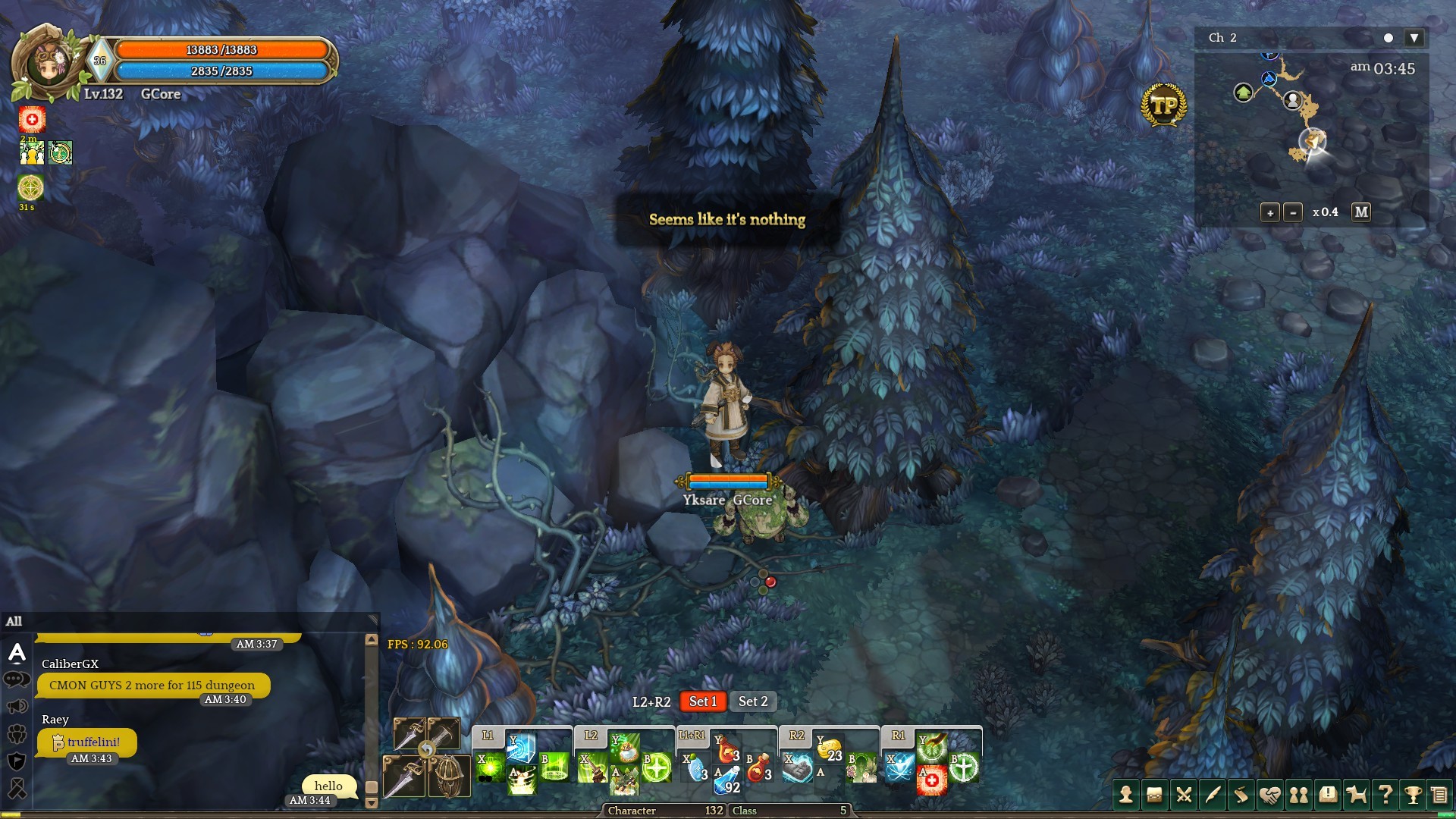Zoom in the minimap with plus button

coord(1270,213)
